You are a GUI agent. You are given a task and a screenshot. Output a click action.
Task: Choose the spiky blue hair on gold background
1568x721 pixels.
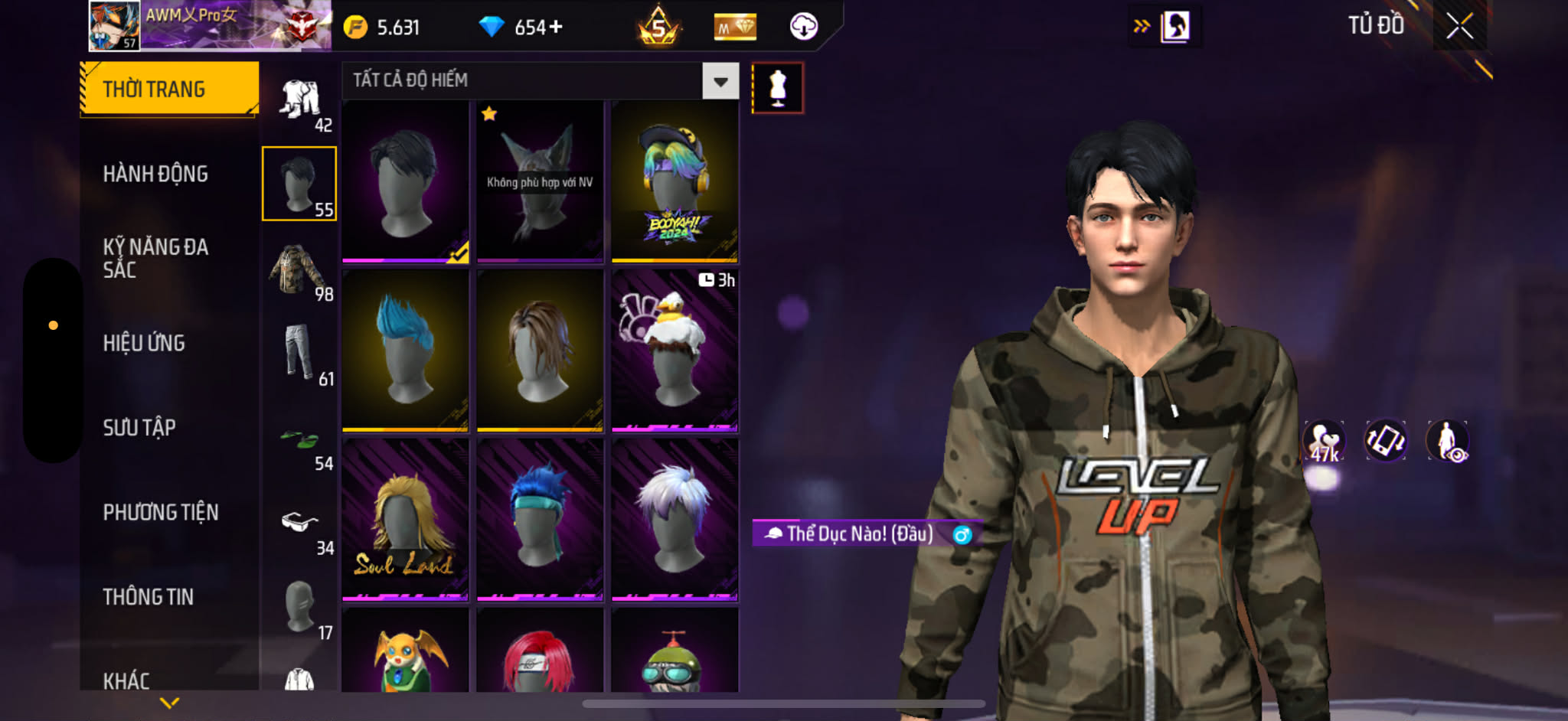[405, 351]
